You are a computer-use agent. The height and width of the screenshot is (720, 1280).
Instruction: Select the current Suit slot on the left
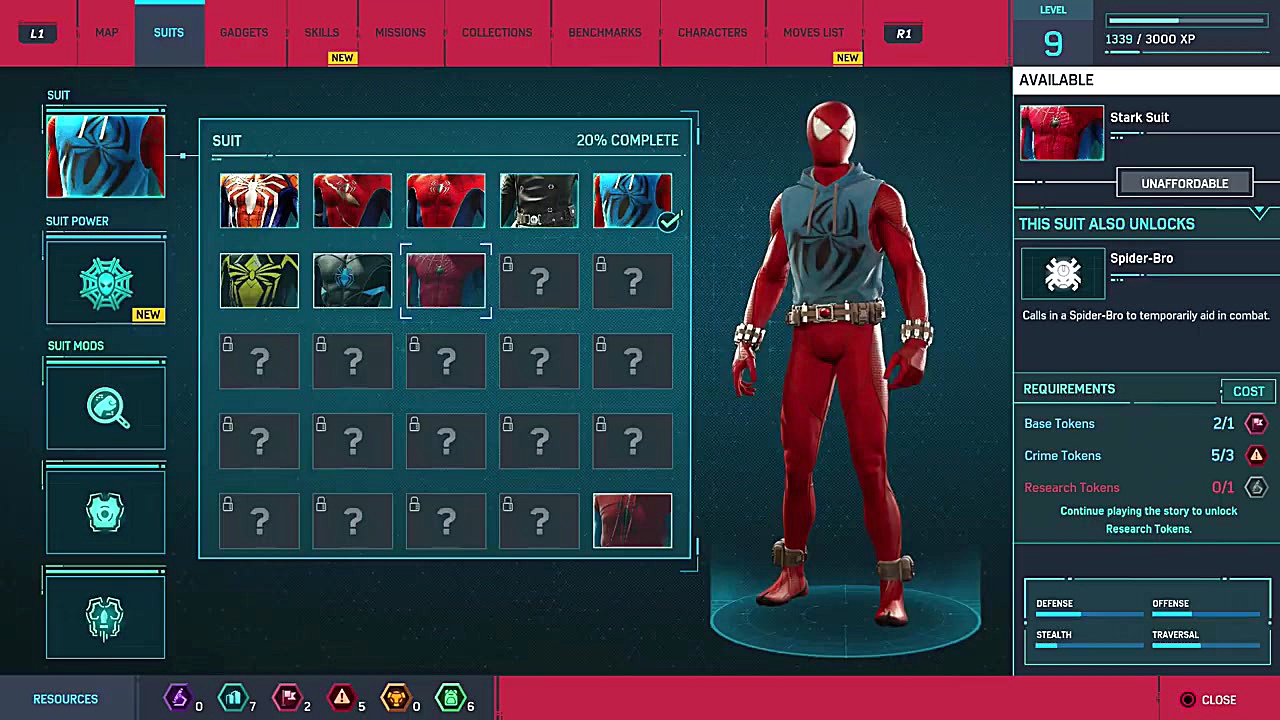coord(105,156)
